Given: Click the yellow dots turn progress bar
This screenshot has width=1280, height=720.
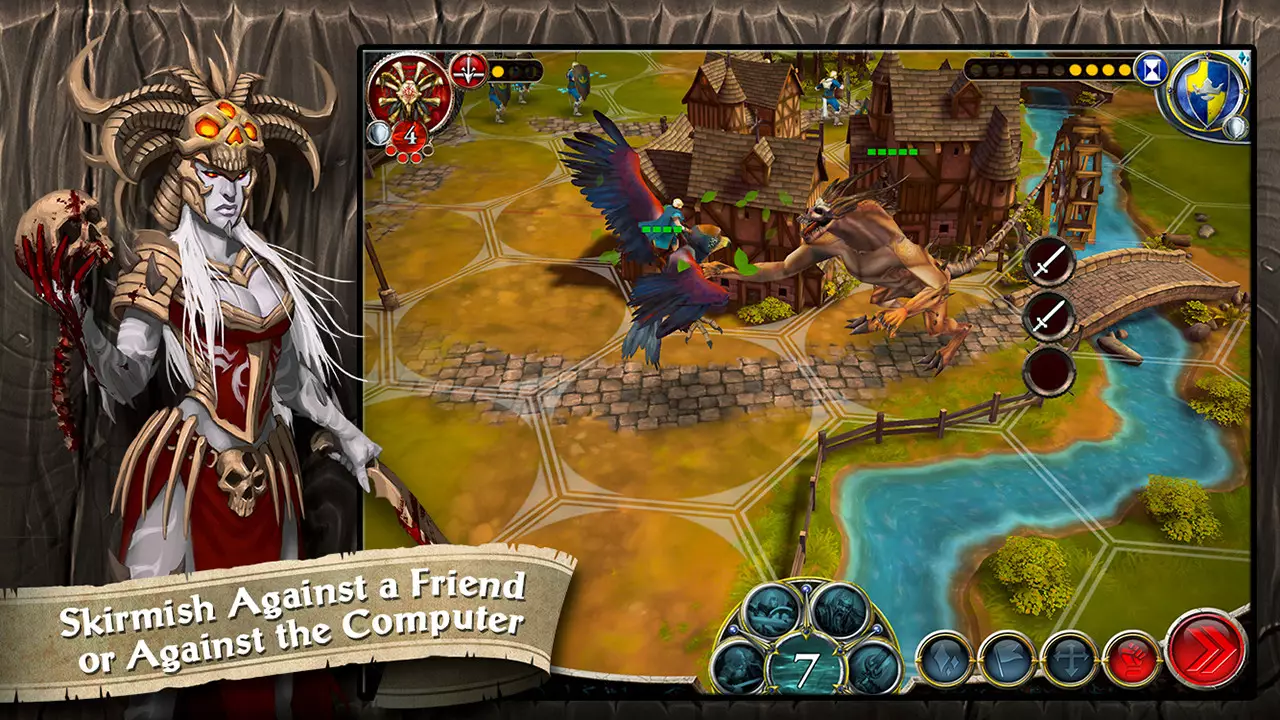Looking at the screenshot, I should click(x=1095, y=68).
